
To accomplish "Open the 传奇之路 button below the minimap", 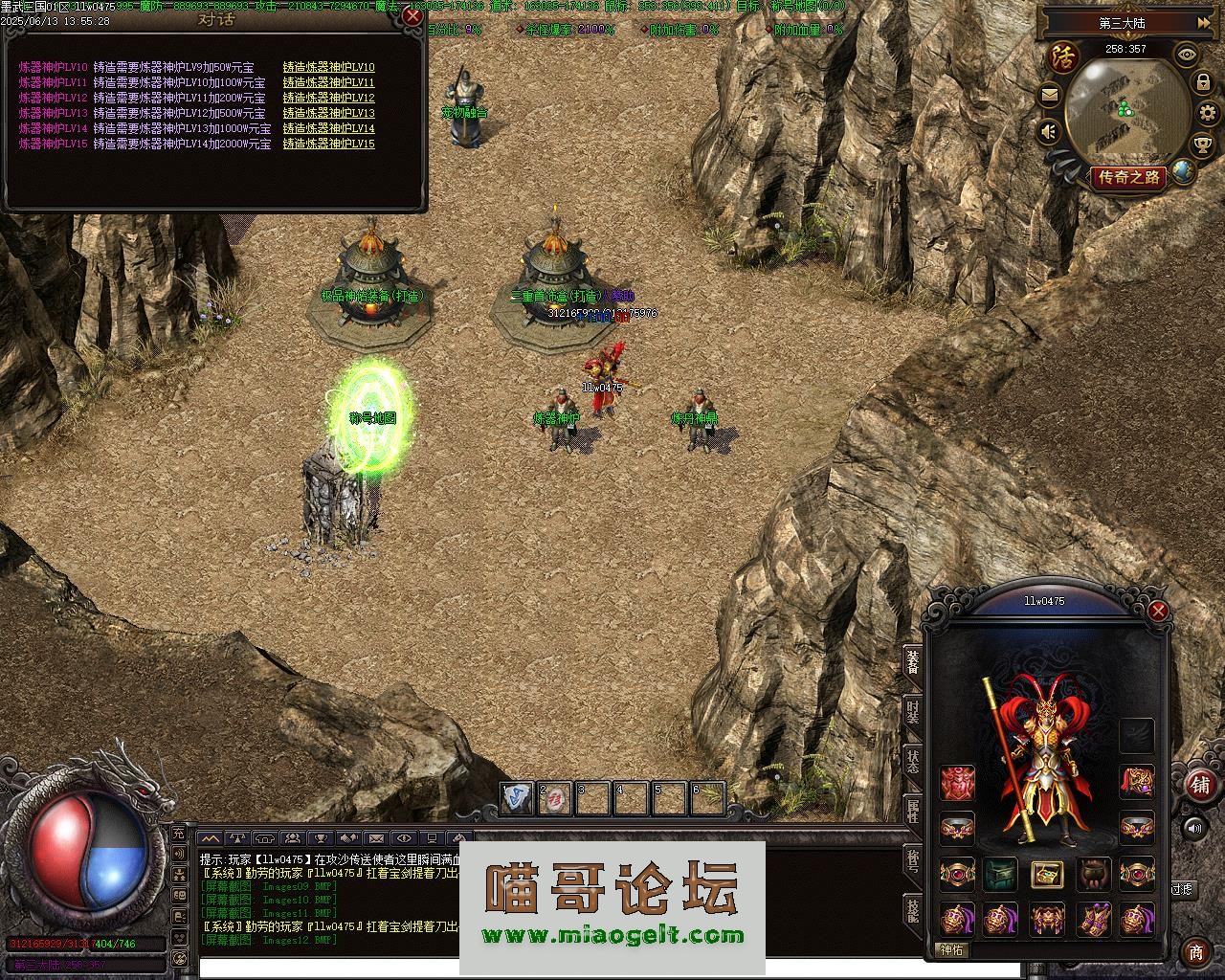I will pos(1128,177).
